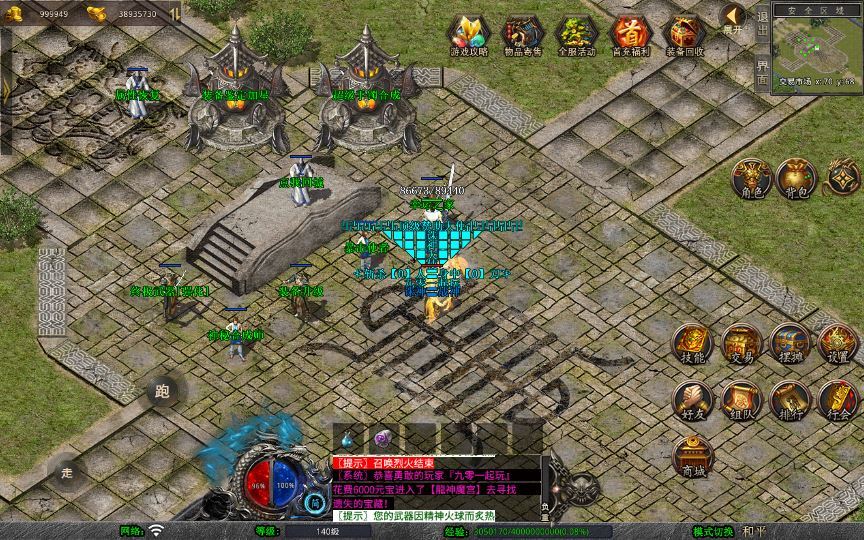The height and width of the screenshot is (540, 864).
Task: Open the 技能 skills menu
Action: pyautogui.click(x=693, y=345)
